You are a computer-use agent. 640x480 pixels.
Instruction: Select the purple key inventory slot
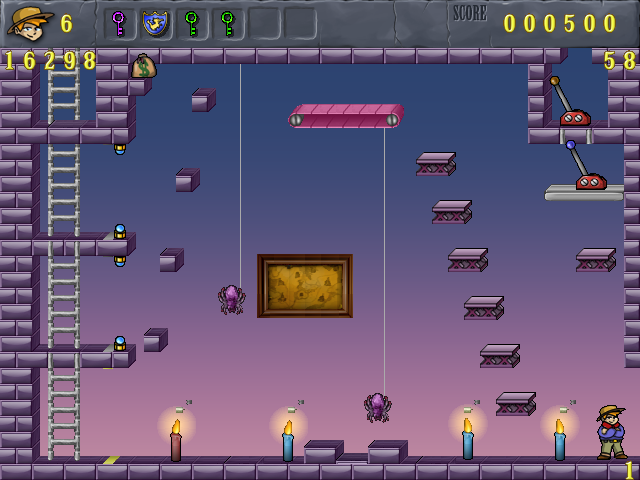119,23
